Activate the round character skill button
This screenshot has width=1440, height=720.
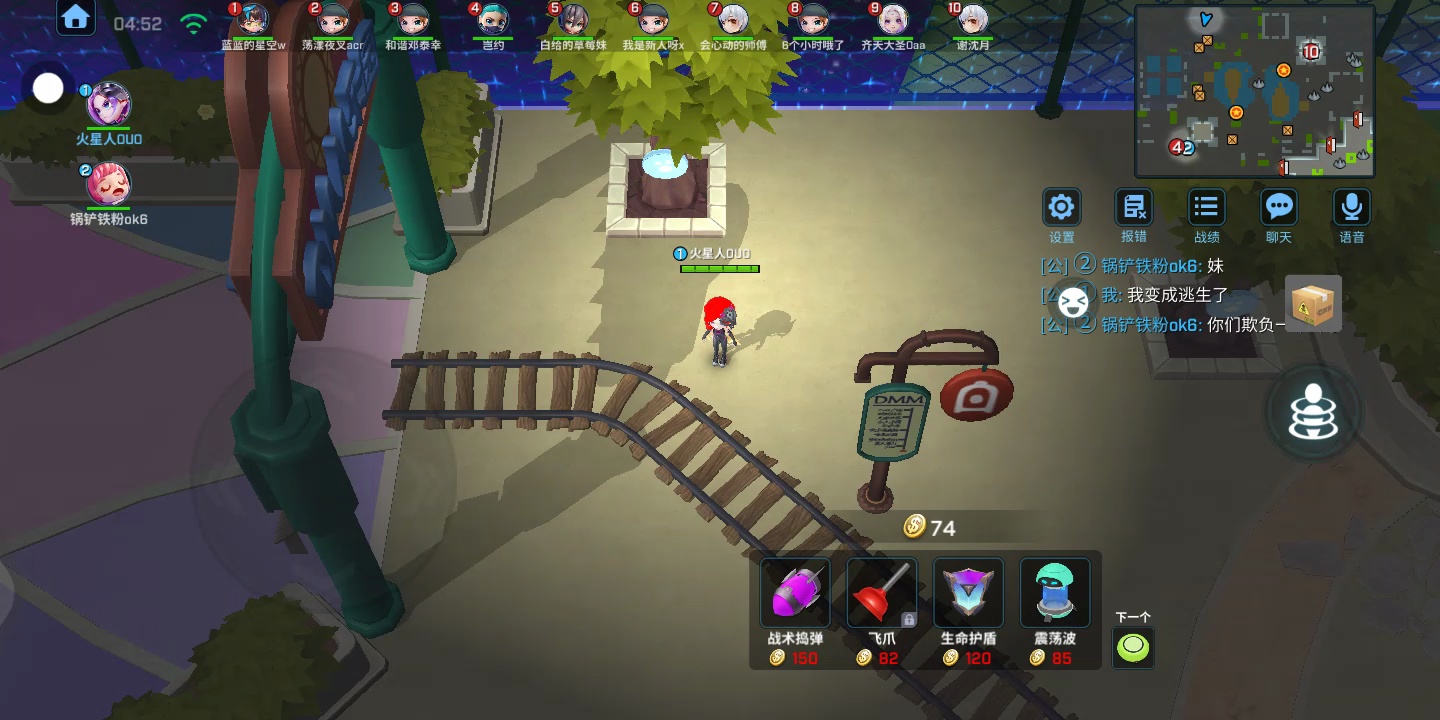[1313, 412]
